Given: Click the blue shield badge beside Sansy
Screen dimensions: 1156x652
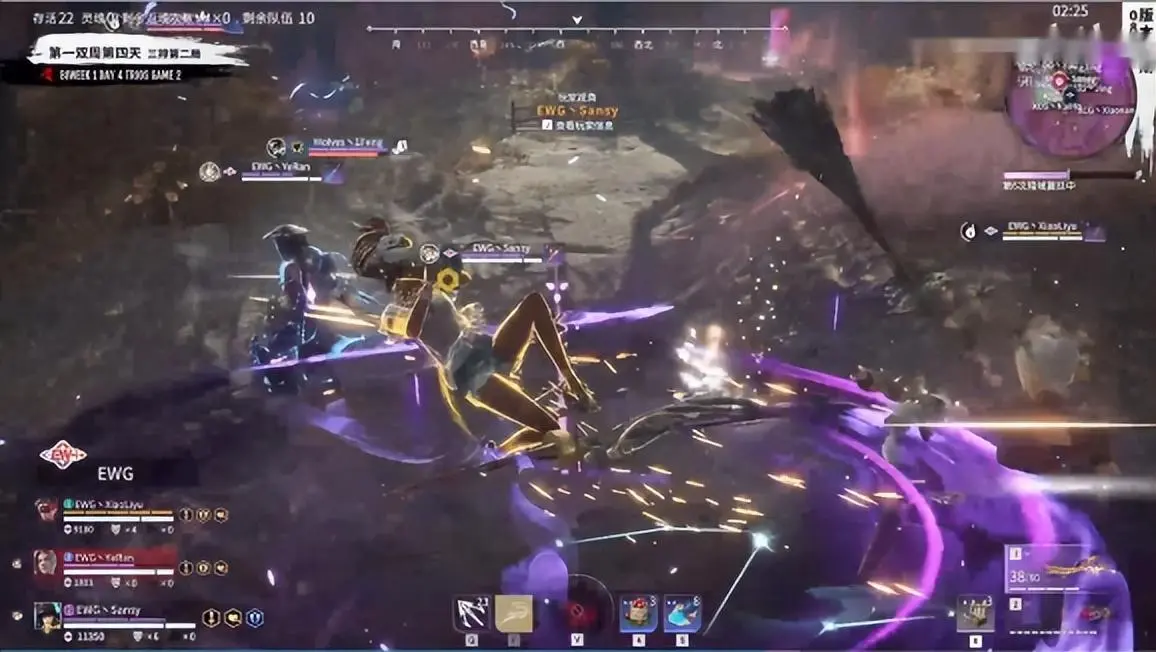Looking at the screenshot, I should click(x=254, y=618).
